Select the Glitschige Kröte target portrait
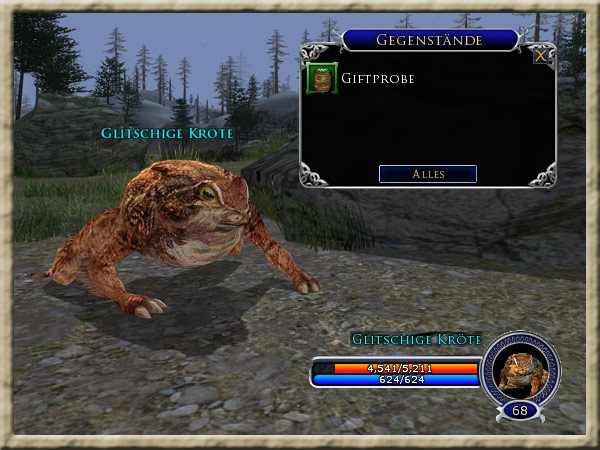600x450 pixels. tap(520, 368)
